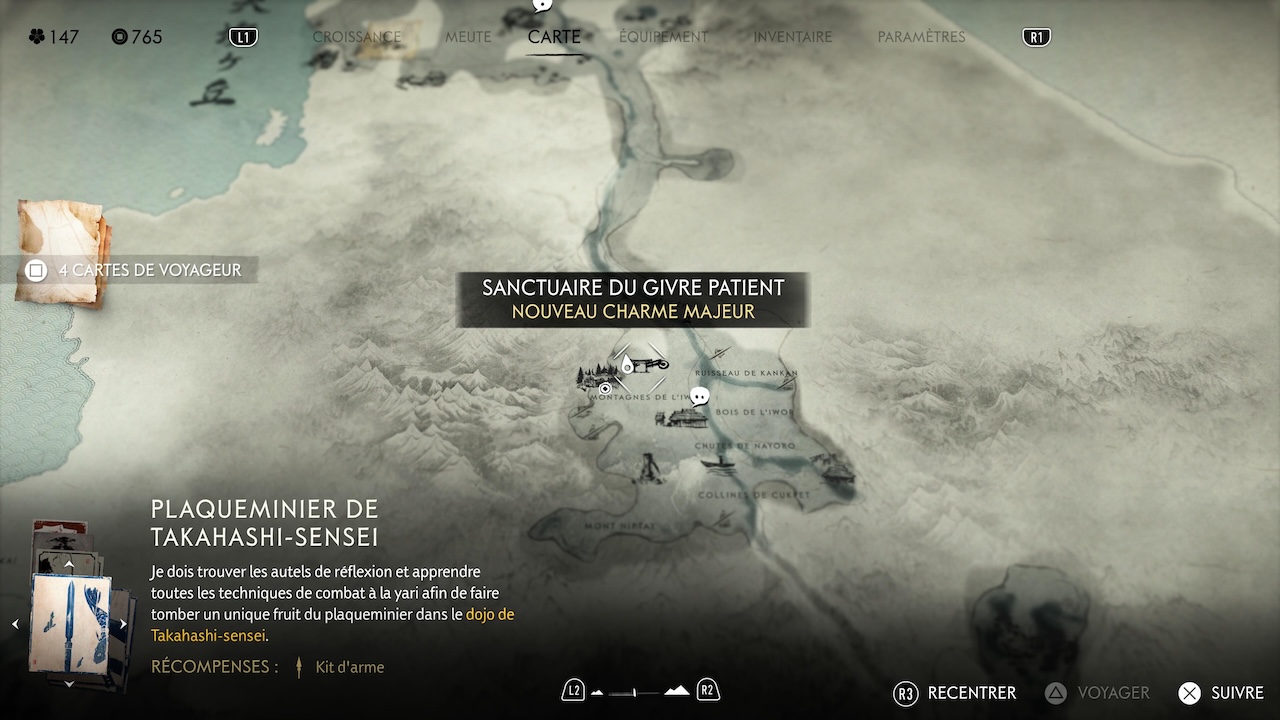Show the next quest card with right arrow
1280x720 pixels.
coord(123,624)
